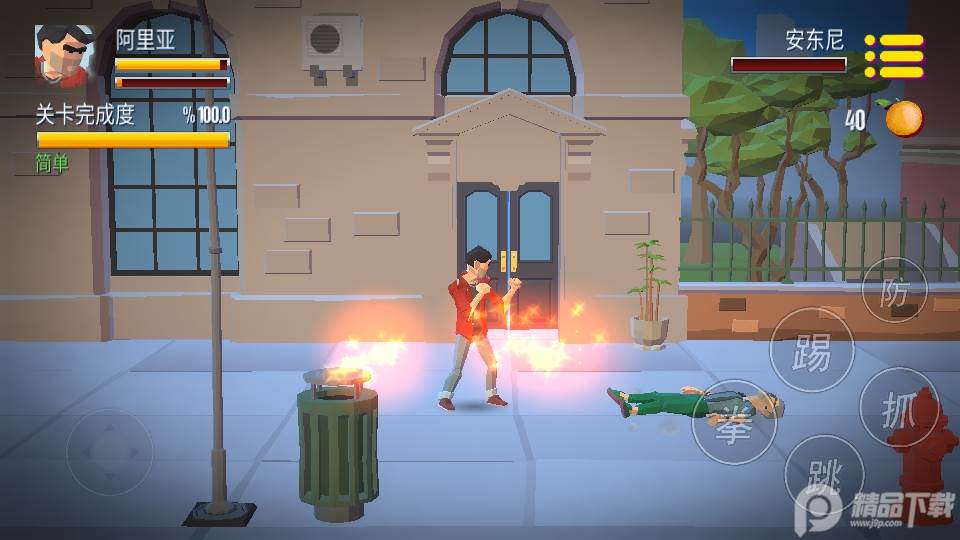The height and width of the screenshot is (540, 960).
Task: Tap the 抓 grab button
Action: tap(896, 408)
